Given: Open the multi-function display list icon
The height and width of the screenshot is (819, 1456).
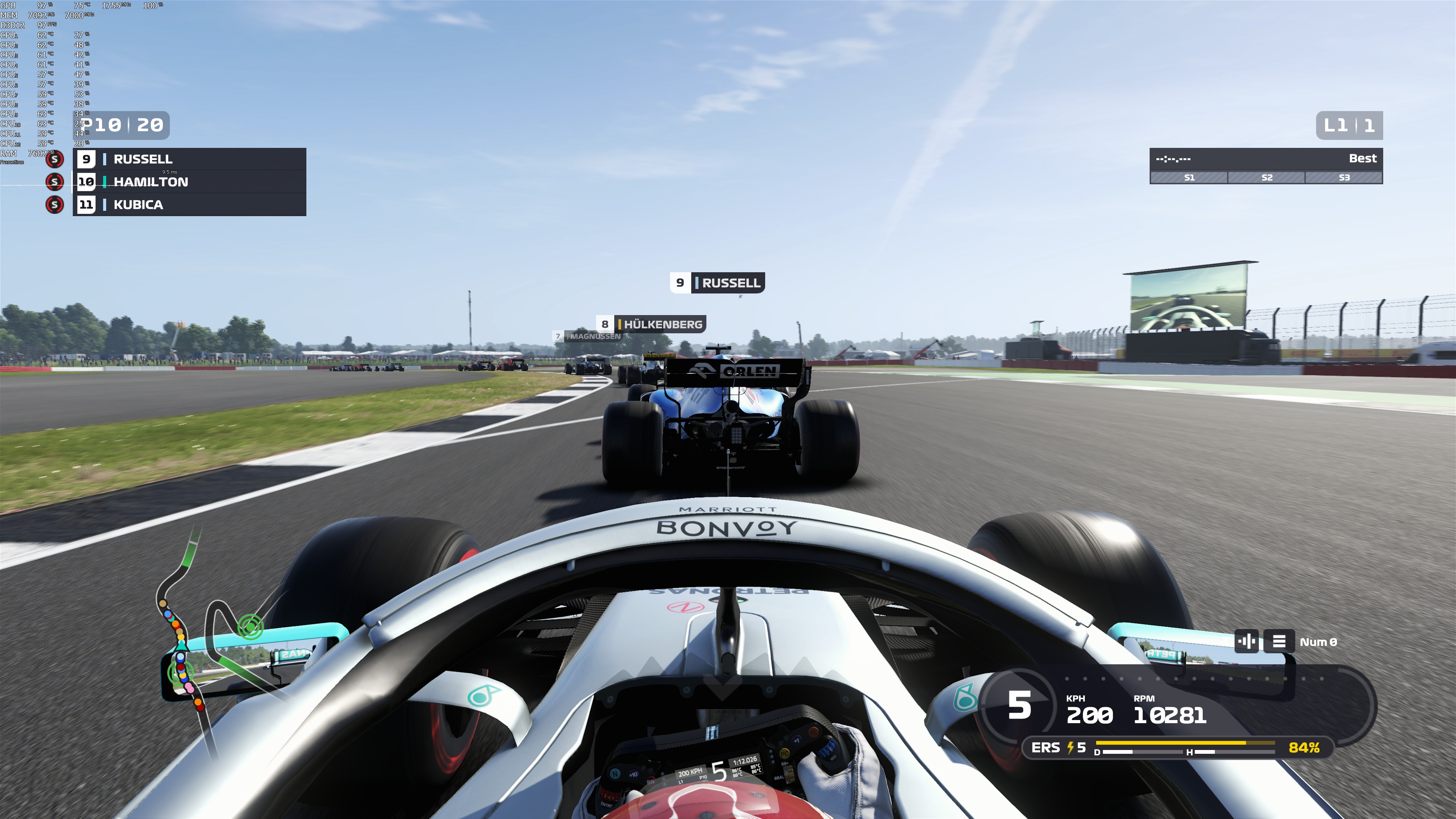Looking at the screenshot, I should [1279, 642].
